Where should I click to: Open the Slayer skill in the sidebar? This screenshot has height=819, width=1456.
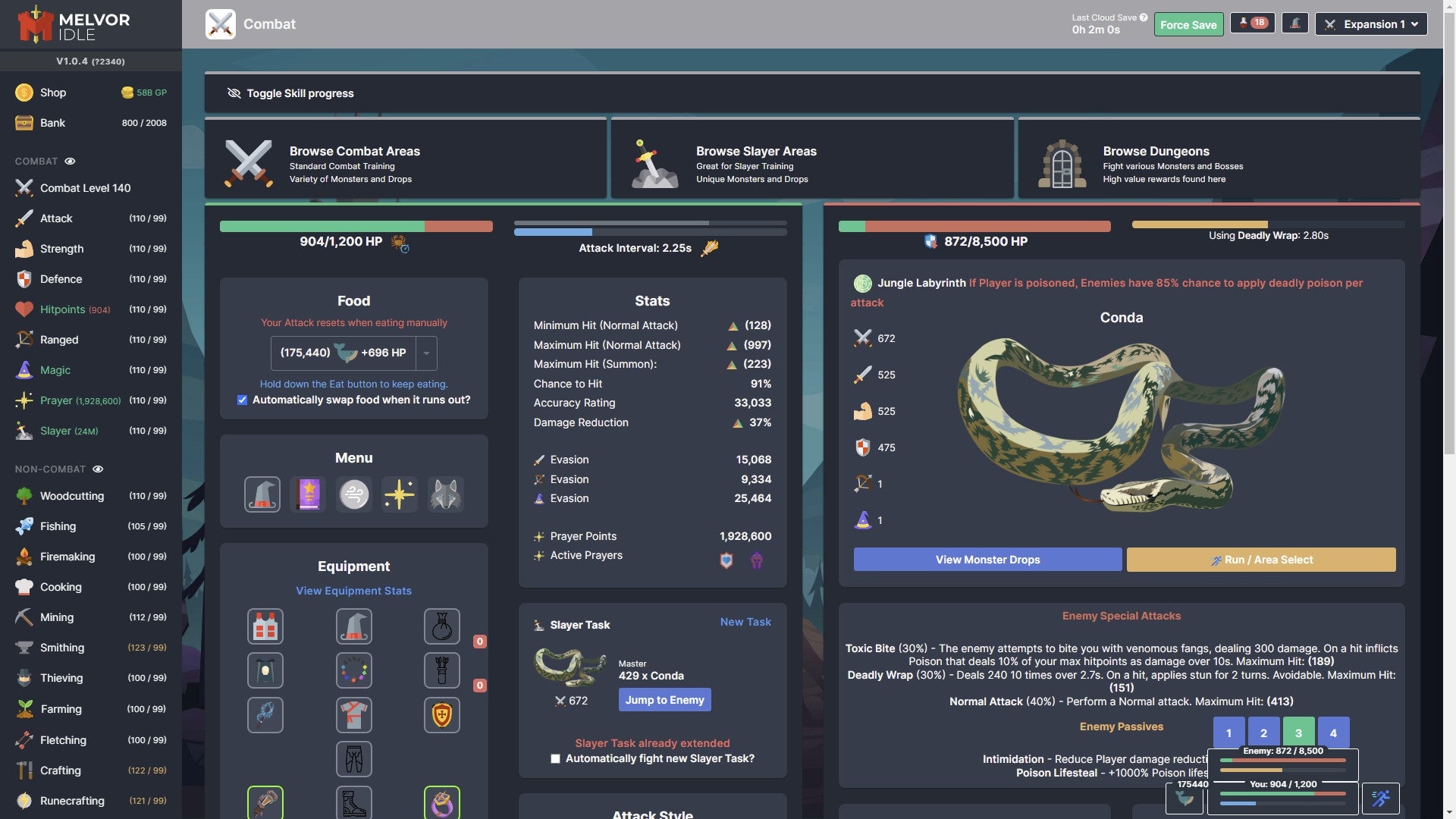[x=57, y=430]
